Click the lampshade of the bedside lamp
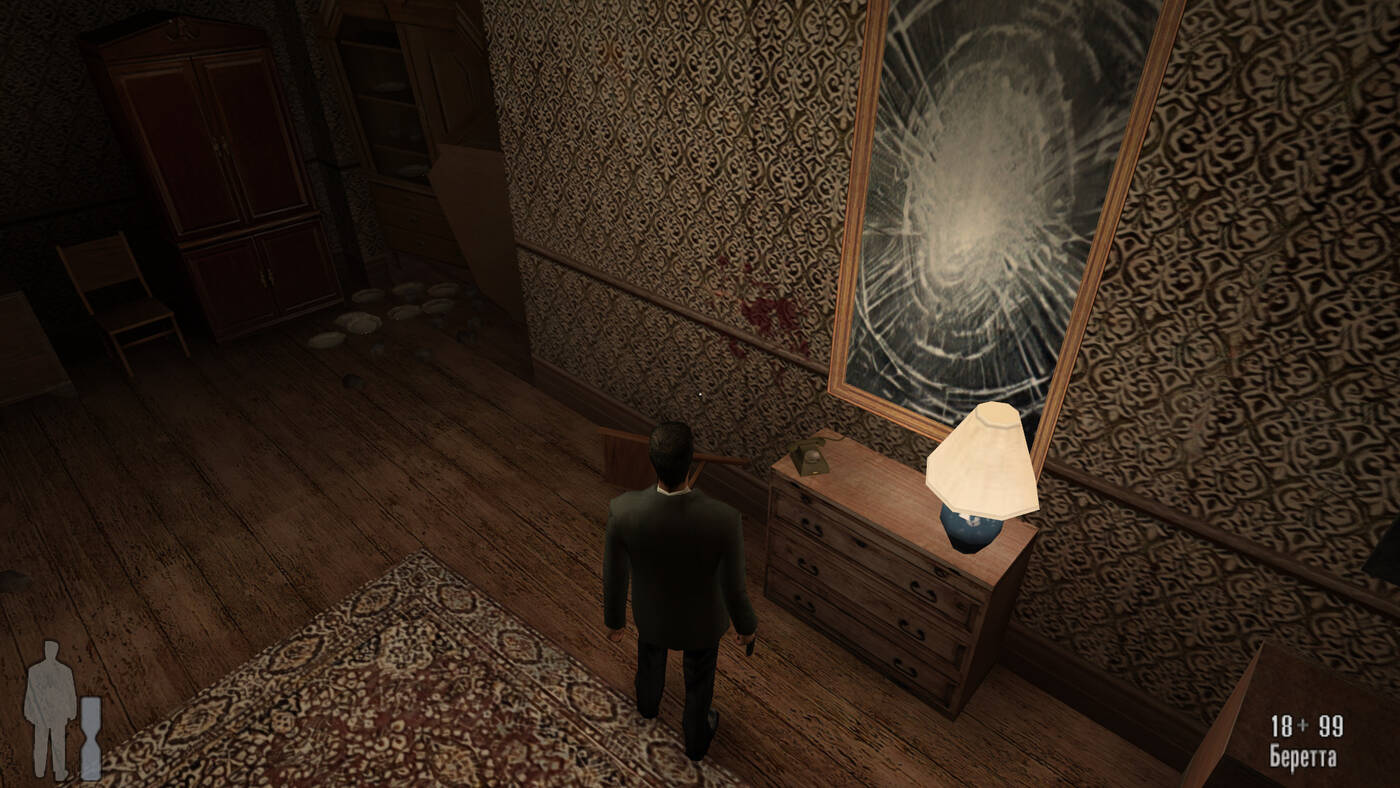The width and height of the screenshot is (1400, 788). [x=982, y=458]
